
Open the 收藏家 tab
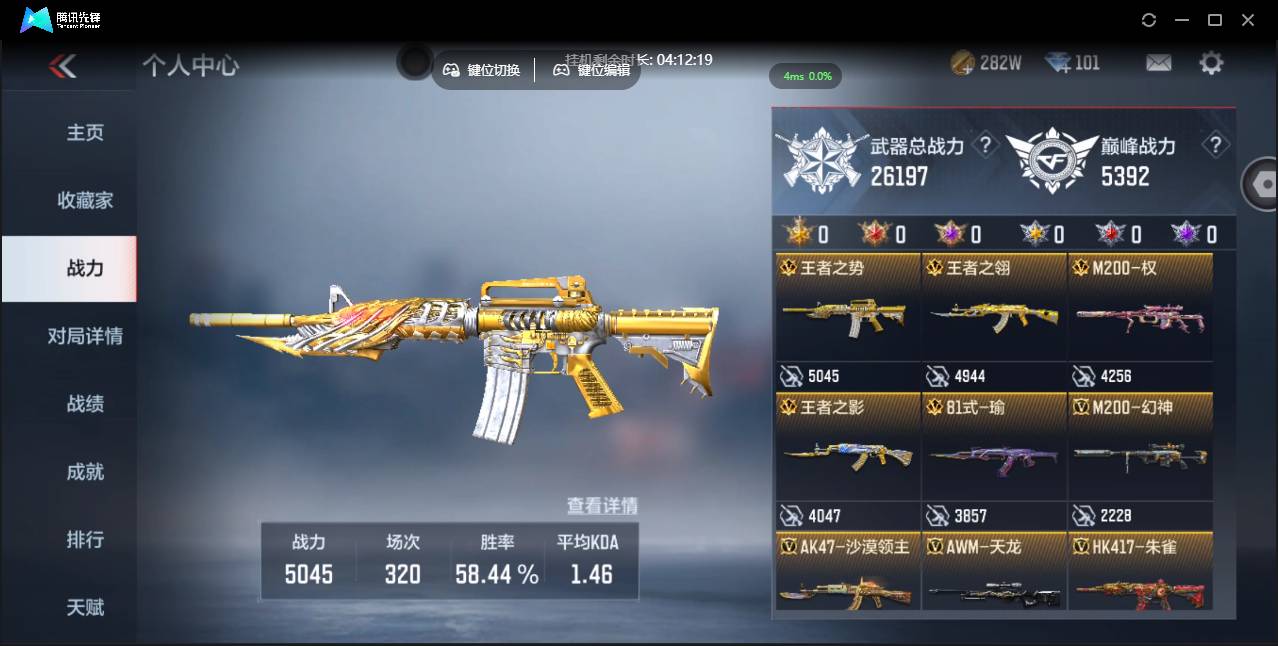(x=85, y=201)
